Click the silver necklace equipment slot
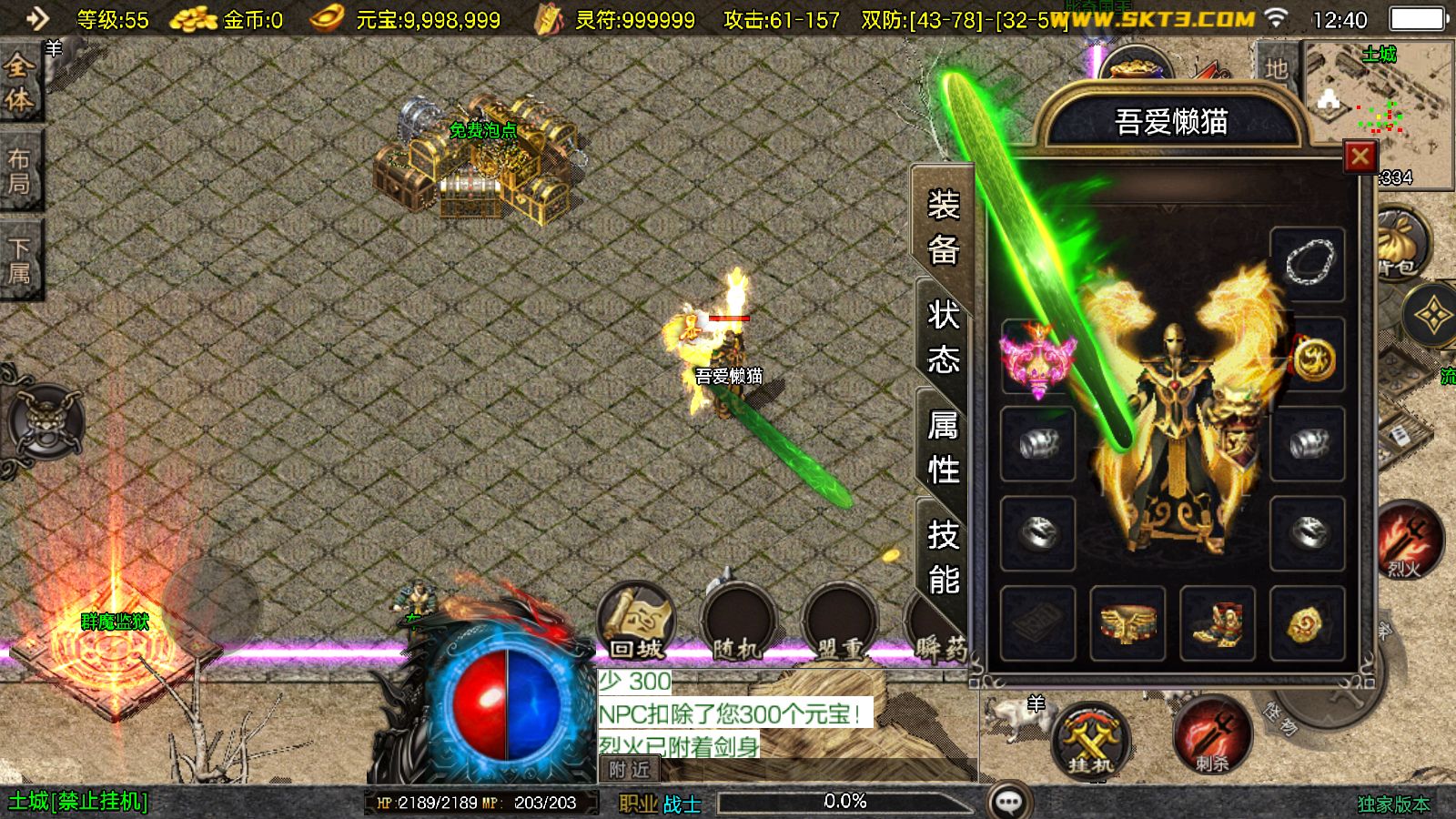The height and width of the screenshot is (819, 1456). click(1308, 264)
